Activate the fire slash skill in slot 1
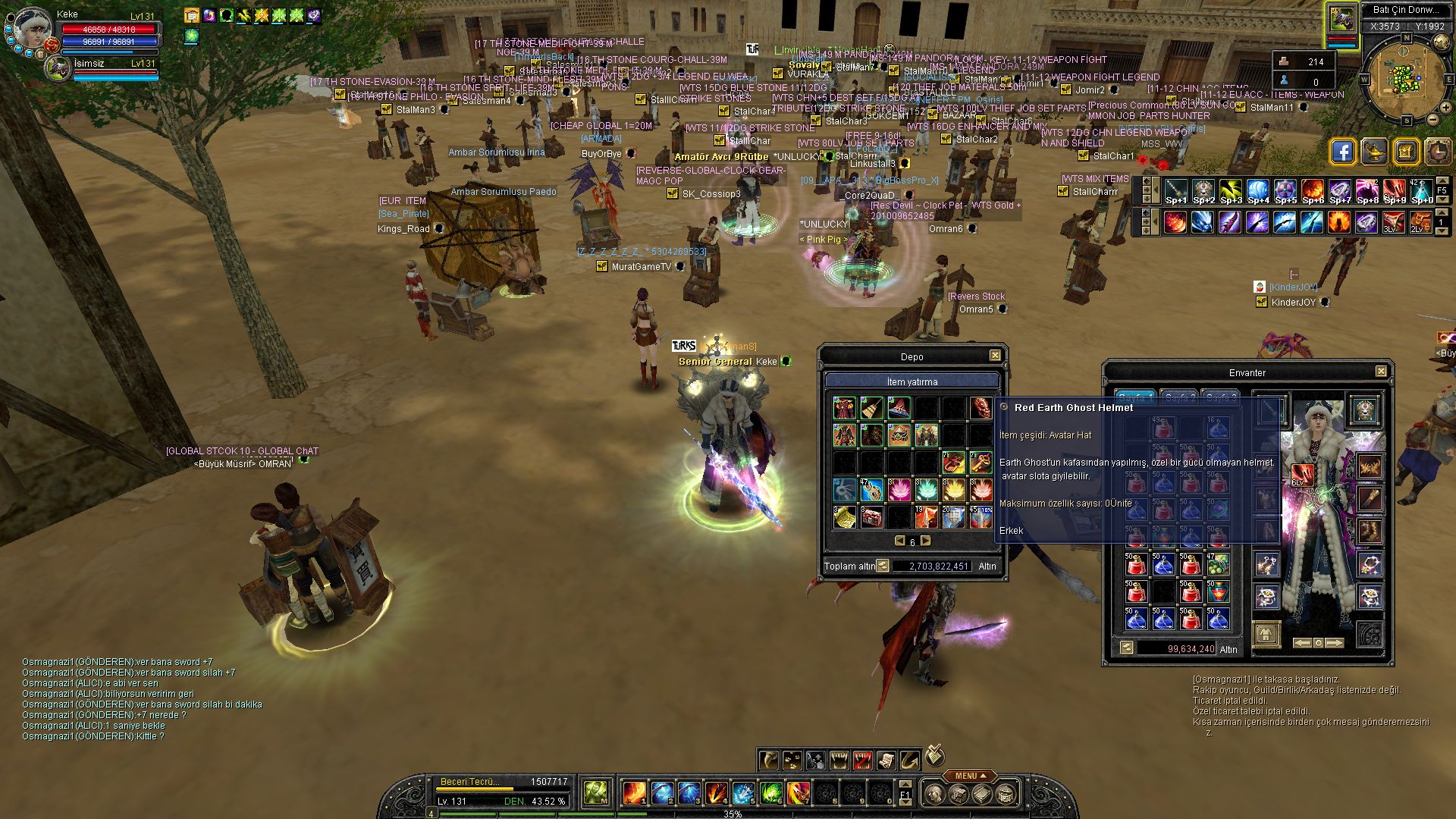The width and height of the screenshot is (1456, 819). (x=634, y=793)
